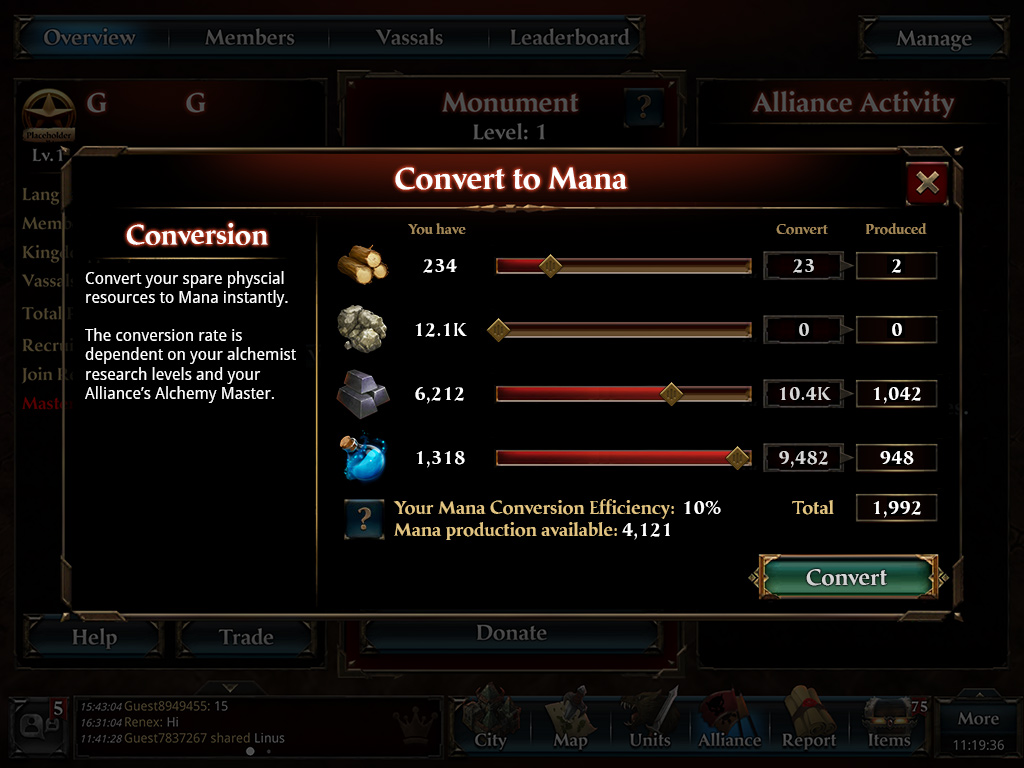Open the Map from bottom bar
Viewport: 1024px width, 768px height.
[x=570, y=722]
